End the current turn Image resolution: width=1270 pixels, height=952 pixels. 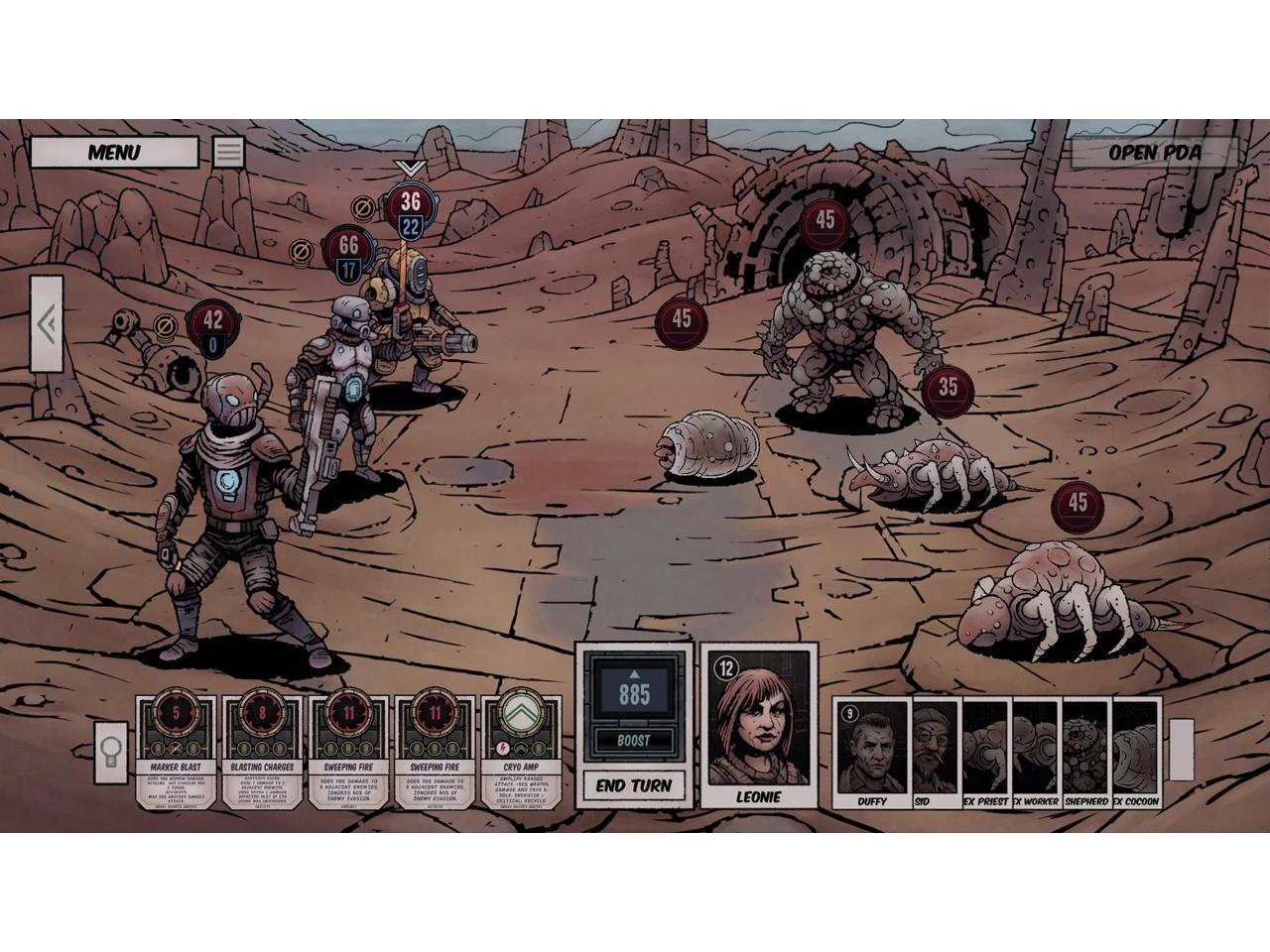[x=634, y=785]
